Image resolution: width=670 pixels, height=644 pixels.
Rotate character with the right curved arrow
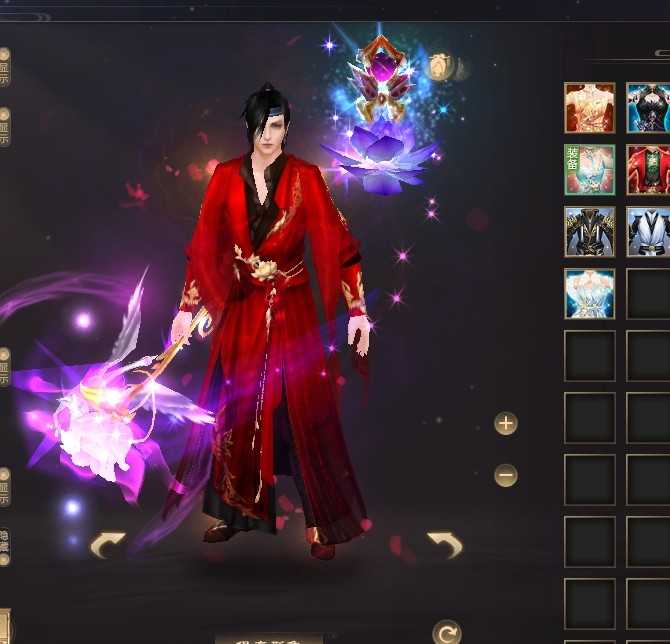pos(445,545)
